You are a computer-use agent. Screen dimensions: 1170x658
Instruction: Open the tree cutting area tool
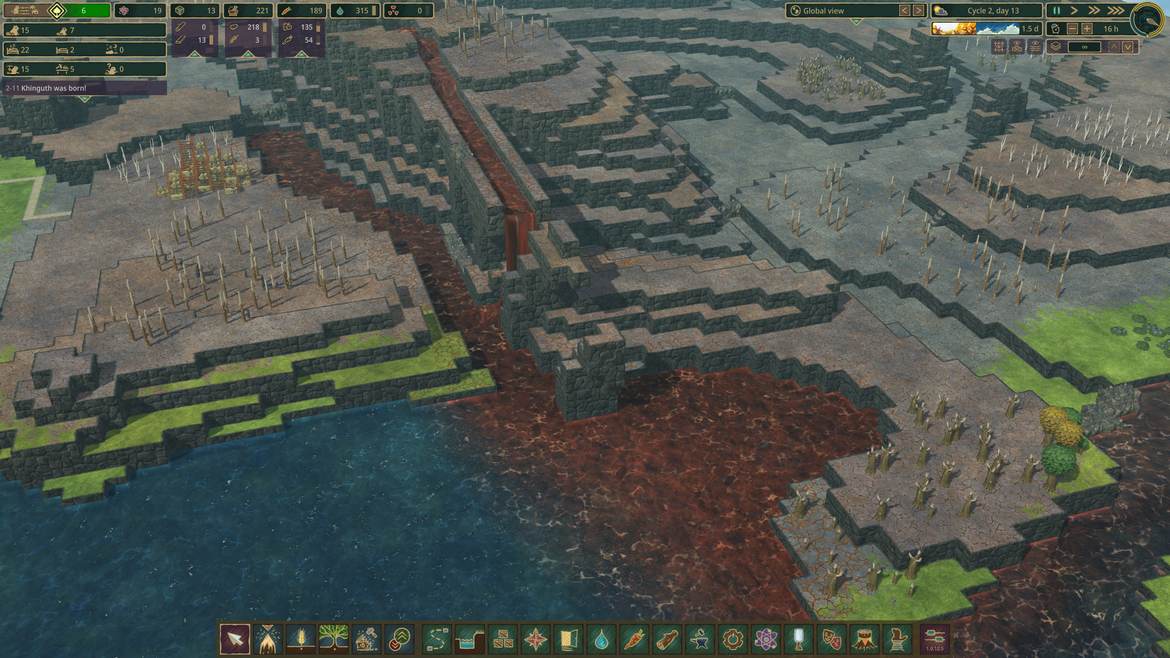(x=269, y=639)
